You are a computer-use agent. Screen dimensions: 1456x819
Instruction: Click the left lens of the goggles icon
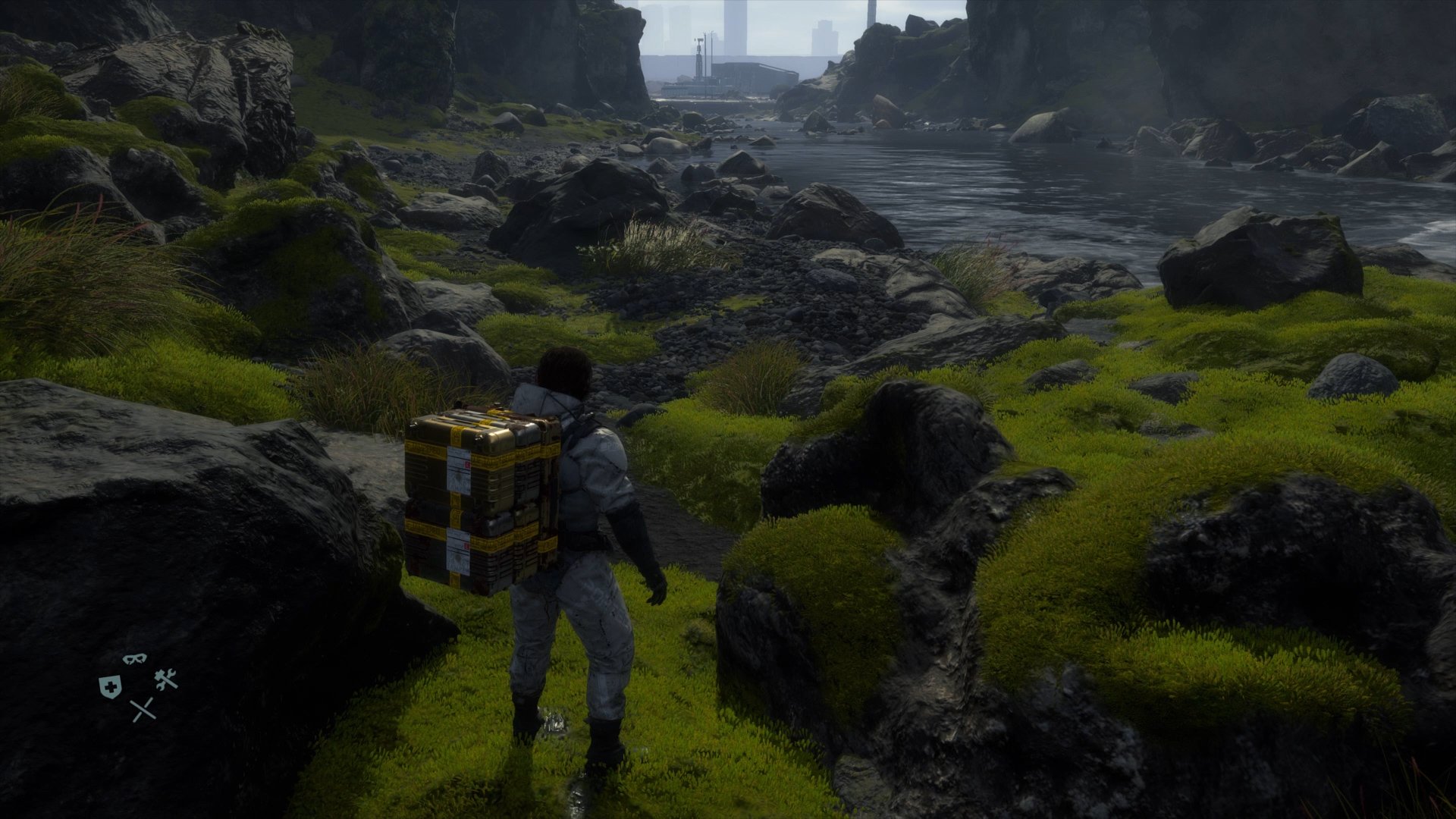128,659
